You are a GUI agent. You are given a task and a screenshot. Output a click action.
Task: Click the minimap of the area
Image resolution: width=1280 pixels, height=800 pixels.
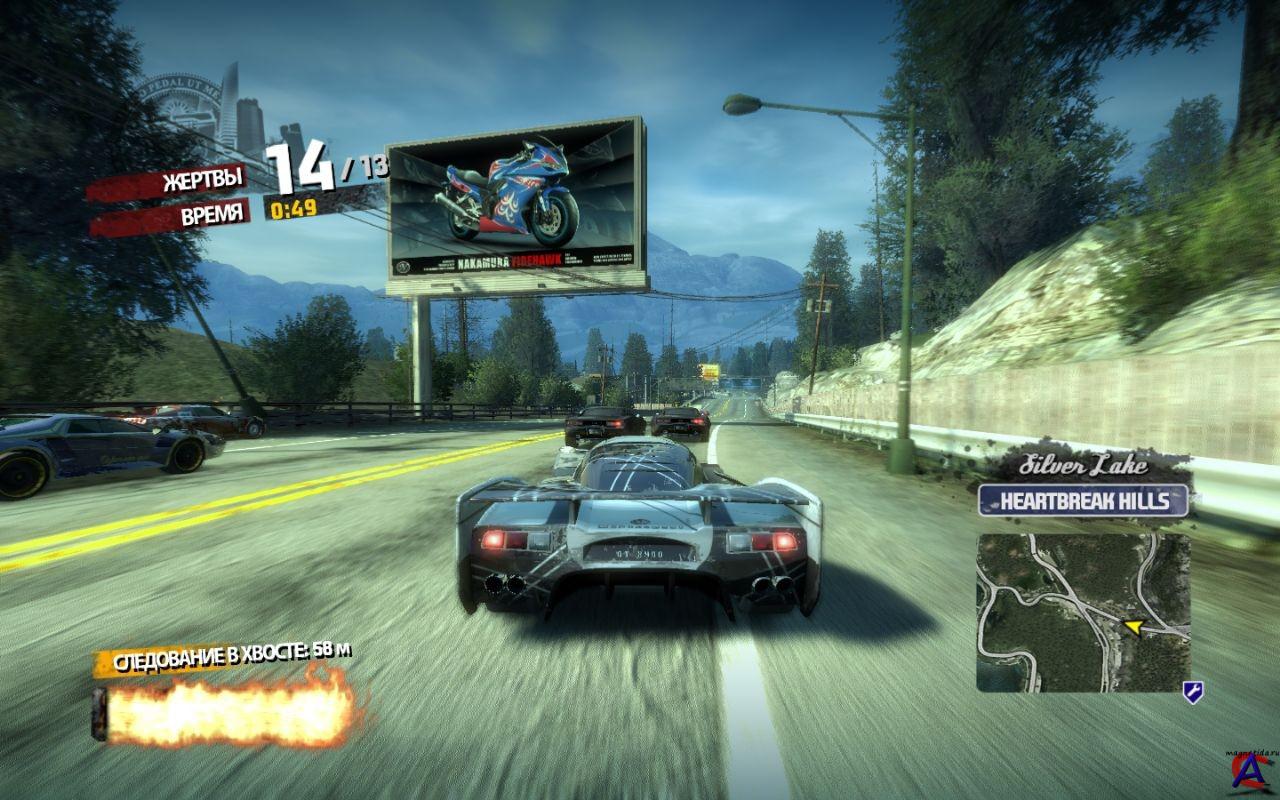[1083, 612]
